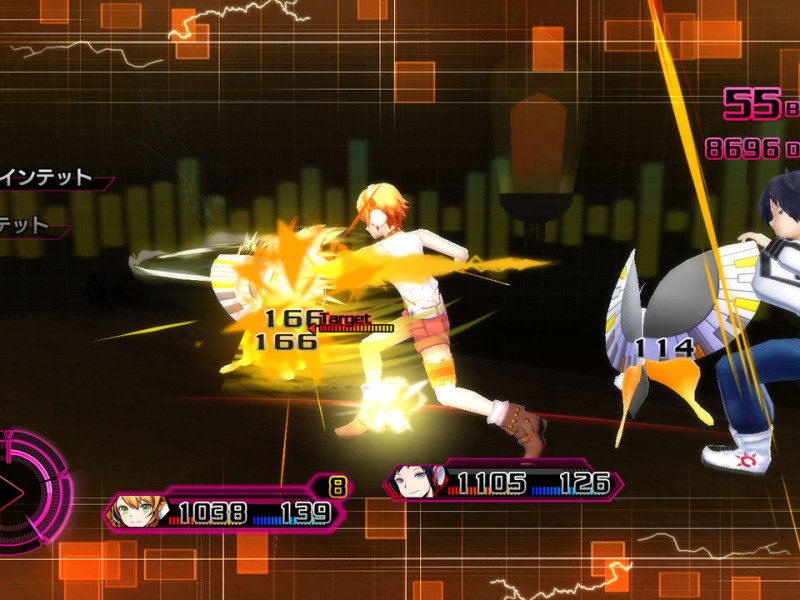The width and height of the screenshot is (800, 600).
Task: Select the dark-haired character's portrait panel
Action: (416, 484)
